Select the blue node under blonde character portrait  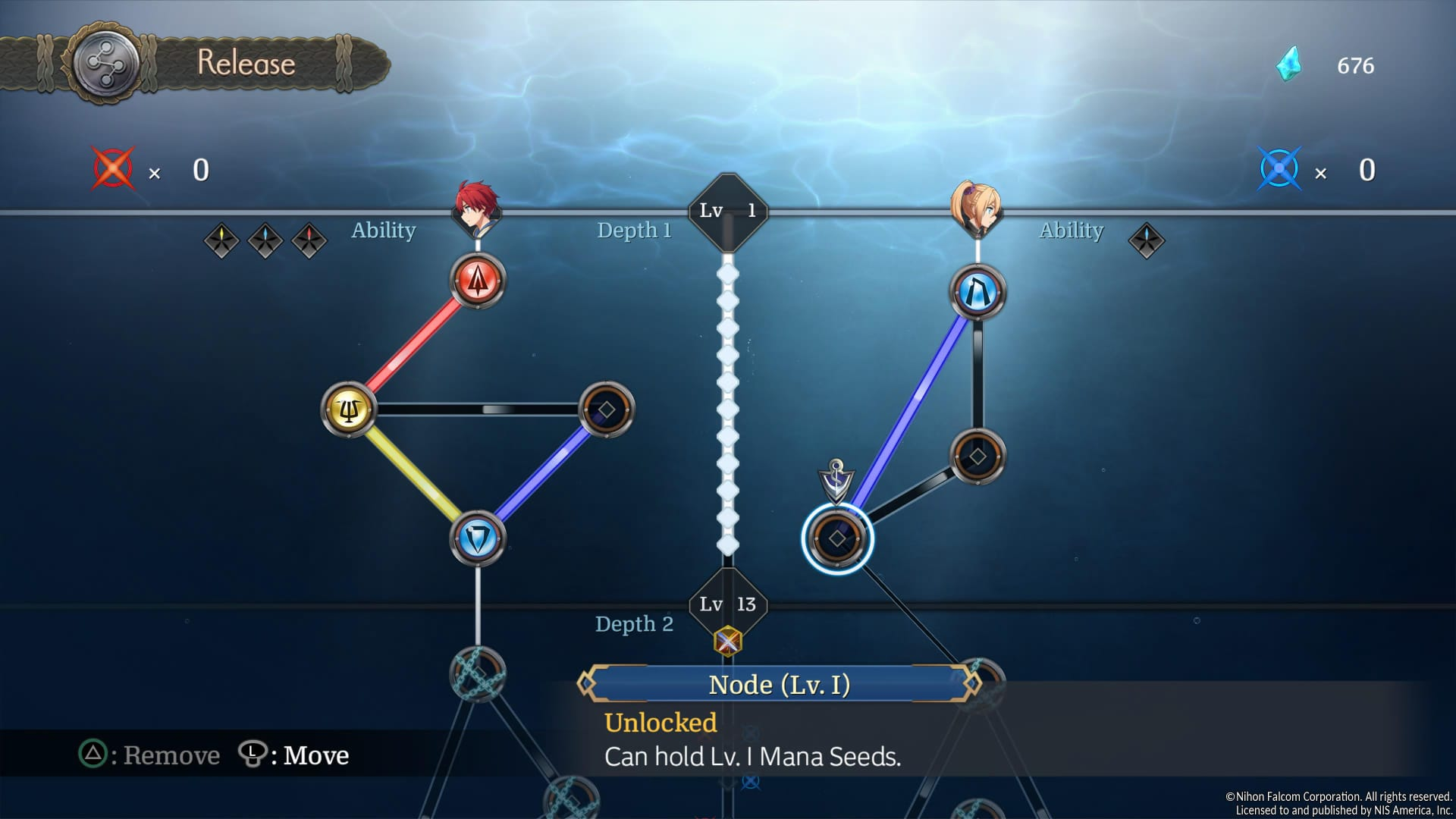coord(977,293)
